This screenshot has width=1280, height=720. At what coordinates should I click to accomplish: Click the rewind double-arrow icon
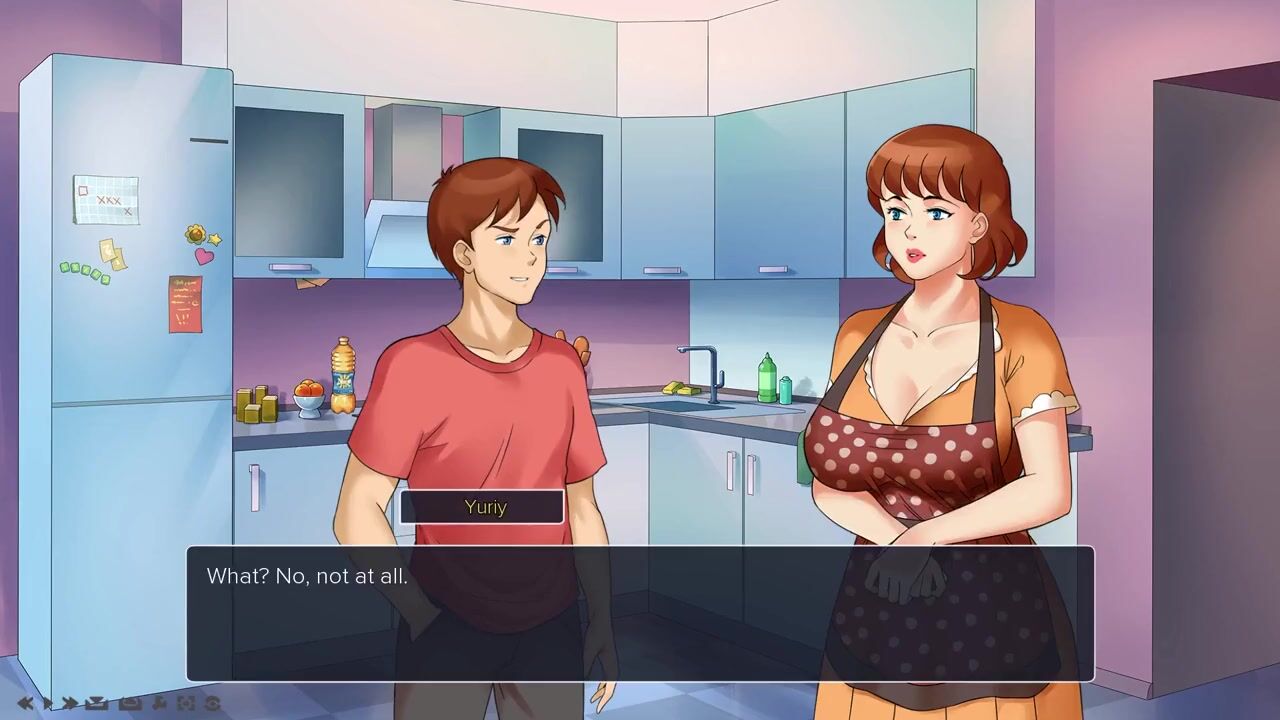click(25, 703)
